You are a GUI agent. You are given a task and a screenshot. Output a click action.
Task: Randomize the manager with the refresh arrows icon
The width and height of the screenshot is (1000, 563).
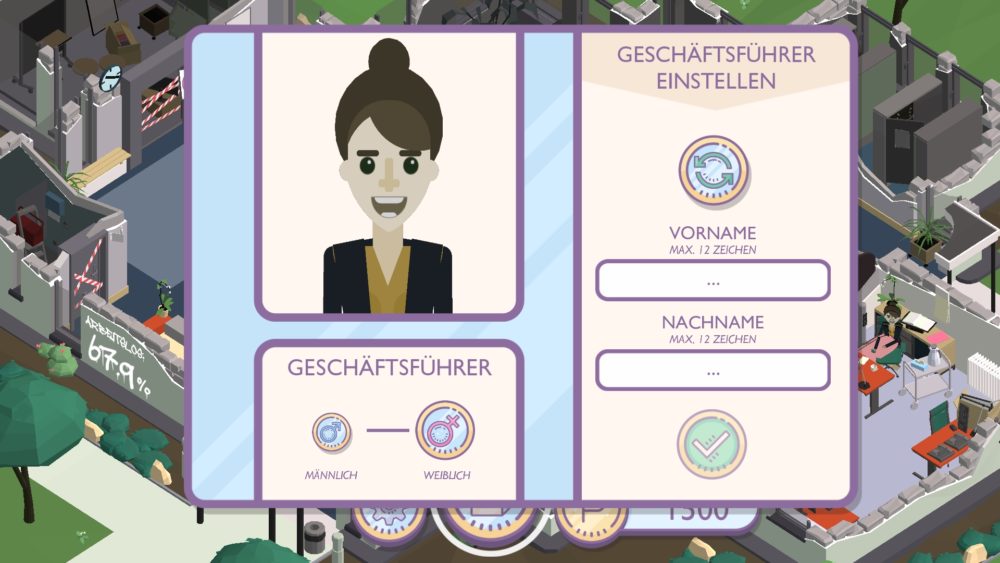click(x=713, y=170)
